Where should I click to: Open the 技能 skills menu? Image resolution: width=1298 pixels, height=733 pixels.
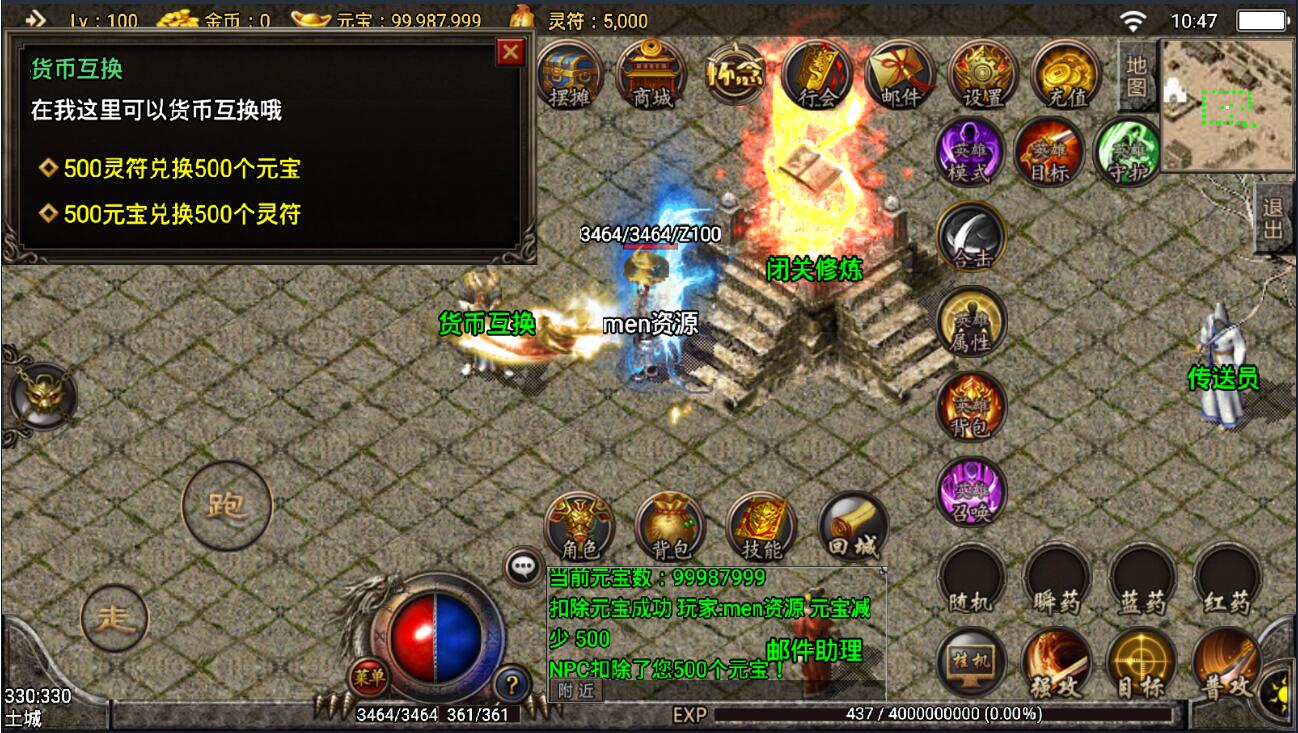[x=761, y=526]
